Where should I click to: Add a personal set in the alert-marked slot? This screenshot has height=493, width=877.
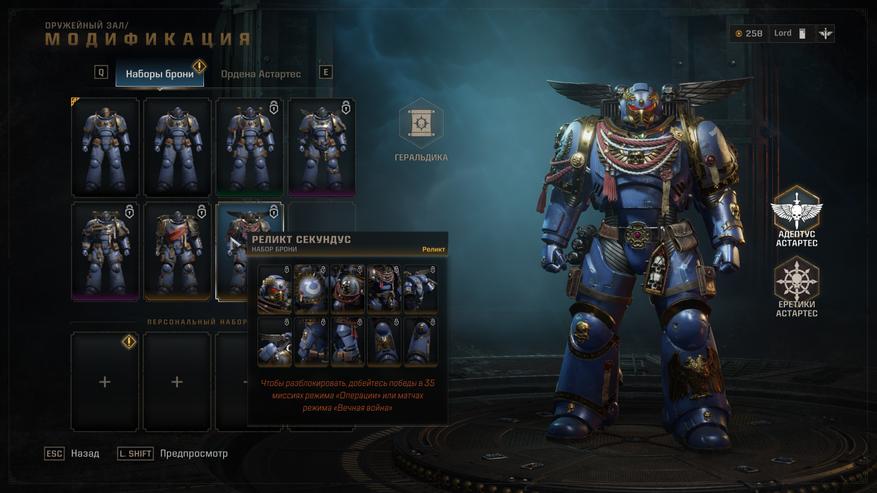tap(105, 381)
